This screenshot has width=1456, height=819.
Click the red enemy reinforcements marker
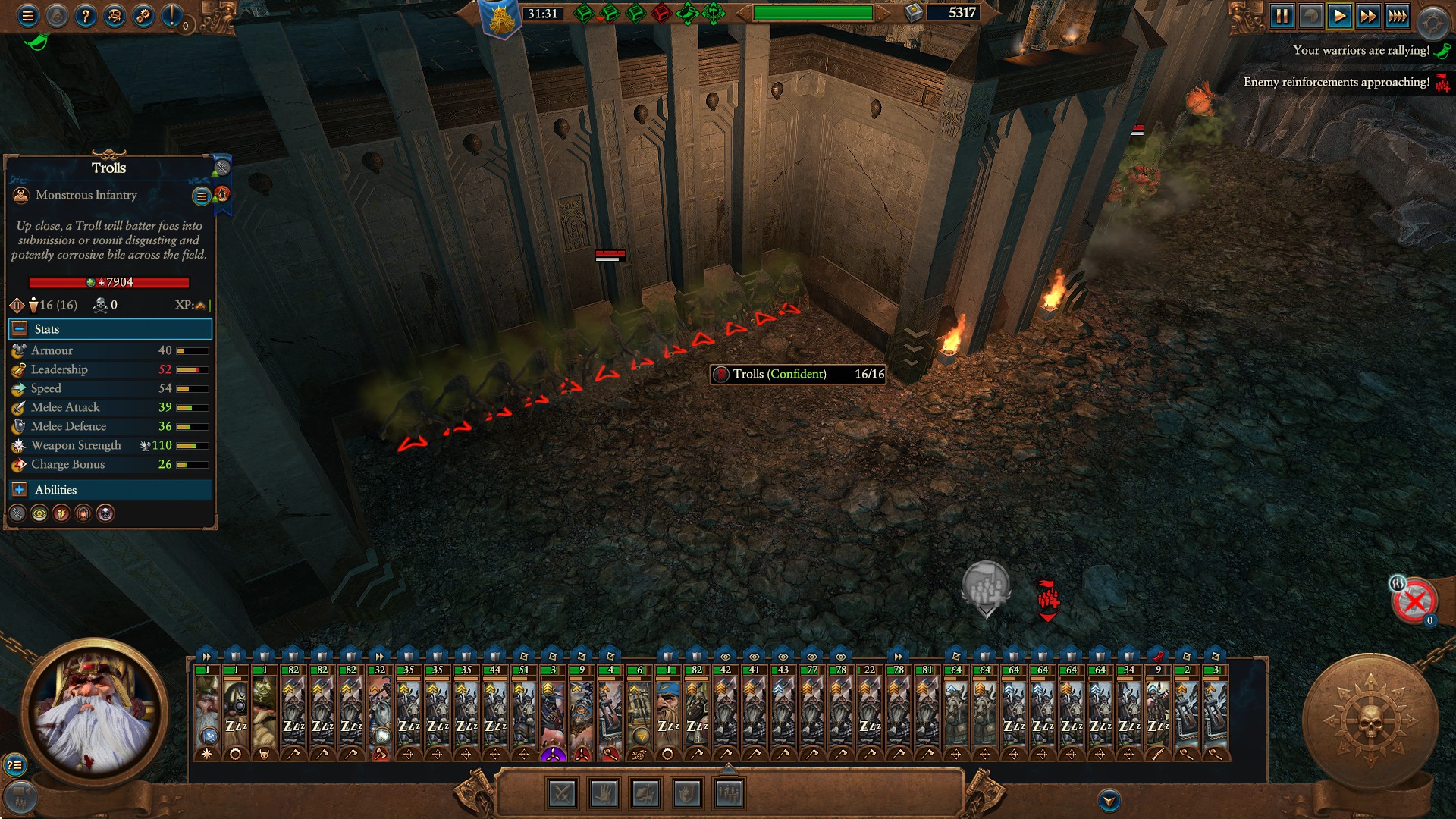point(1048,599)
